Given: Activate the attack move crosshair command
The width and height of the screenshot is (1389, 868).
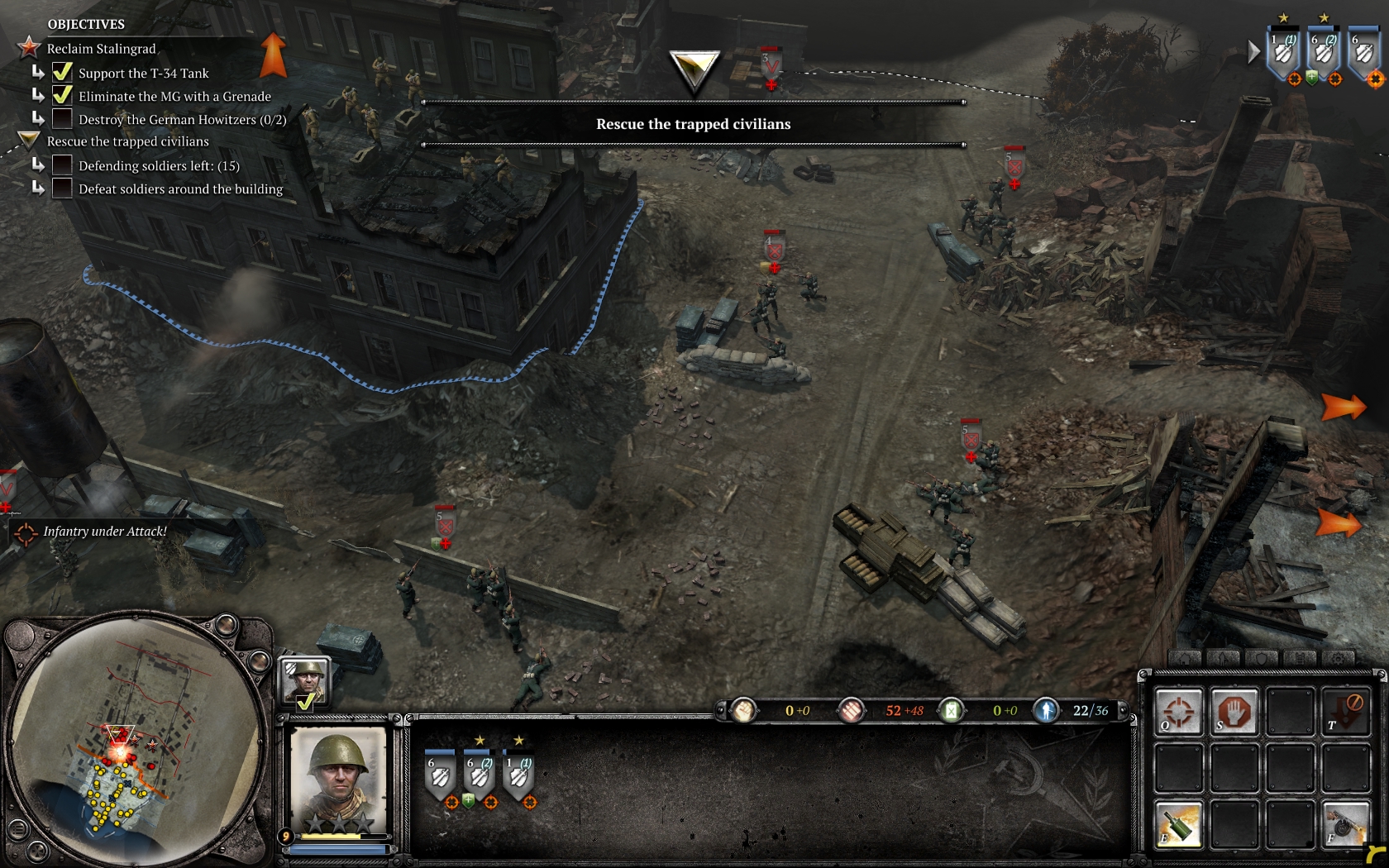Looking at the screenshot, I should (x=1178, y=712).
